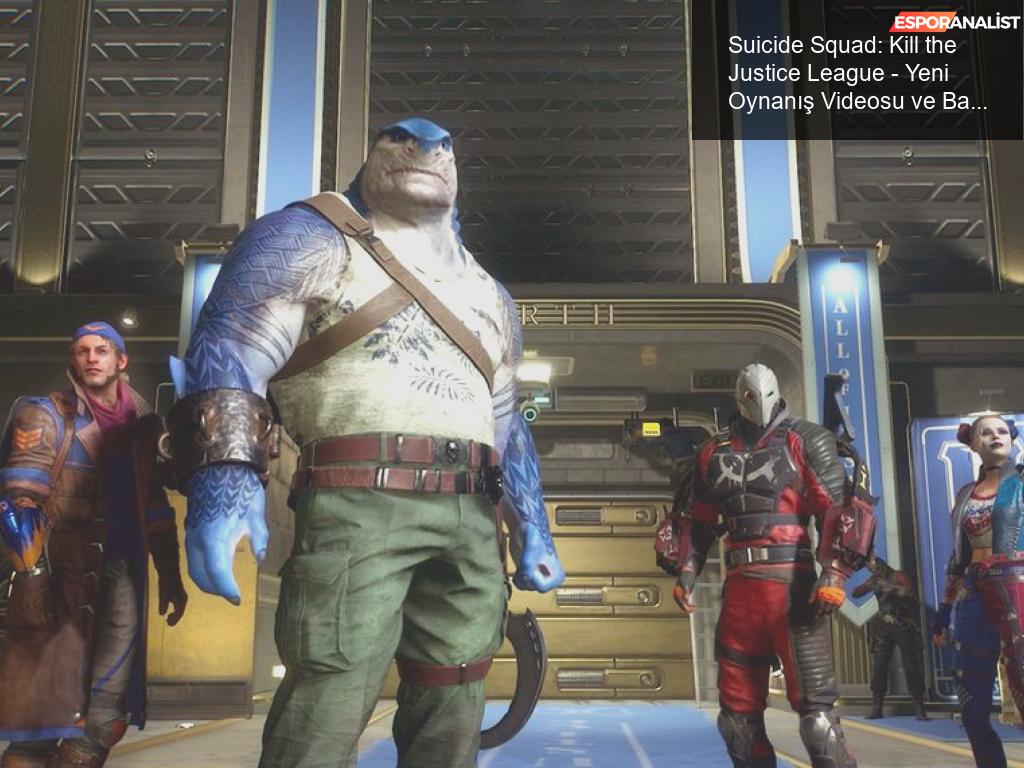Click the ESPORANALIST logo
This screenshot has height=768, width=1024.
955,22
